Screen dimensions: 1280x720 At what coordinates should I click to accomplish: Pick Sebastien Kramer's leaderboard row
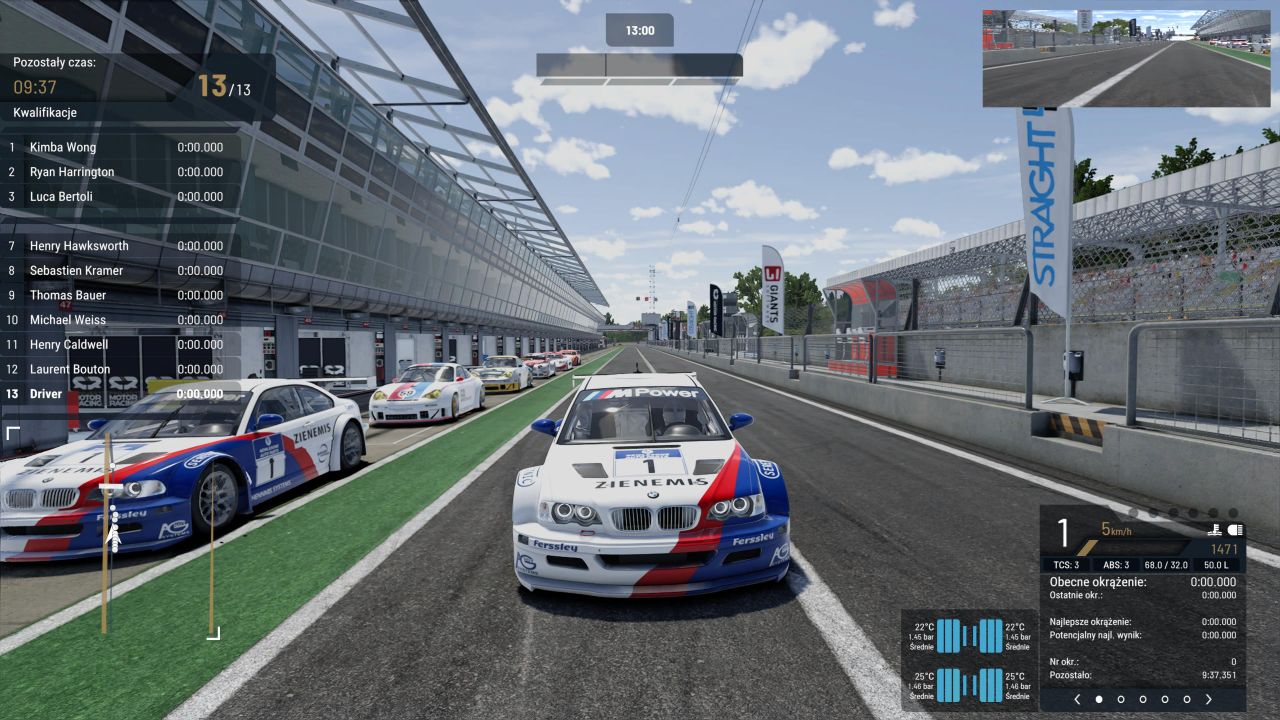[x=116, y=271]
